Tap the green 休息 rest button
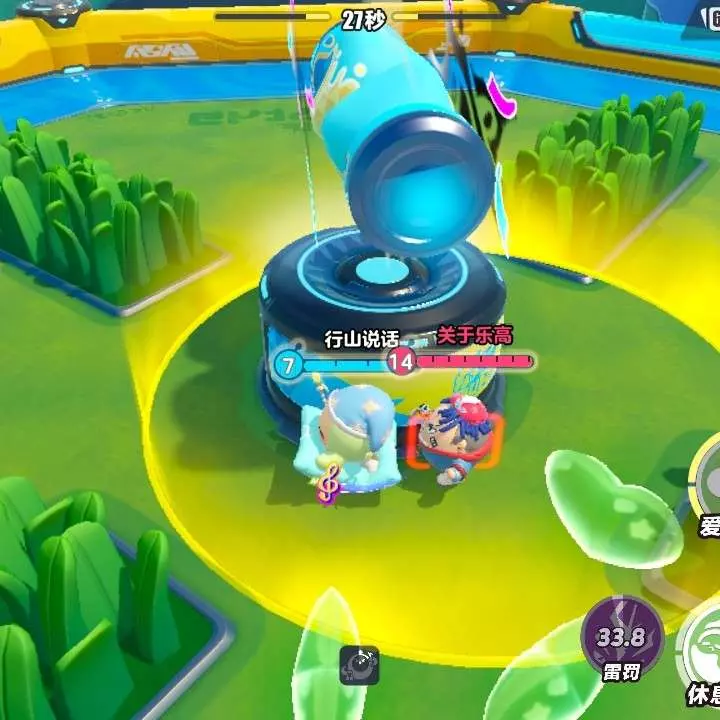The height and width of the screenshot is (720, 720). 703,648
